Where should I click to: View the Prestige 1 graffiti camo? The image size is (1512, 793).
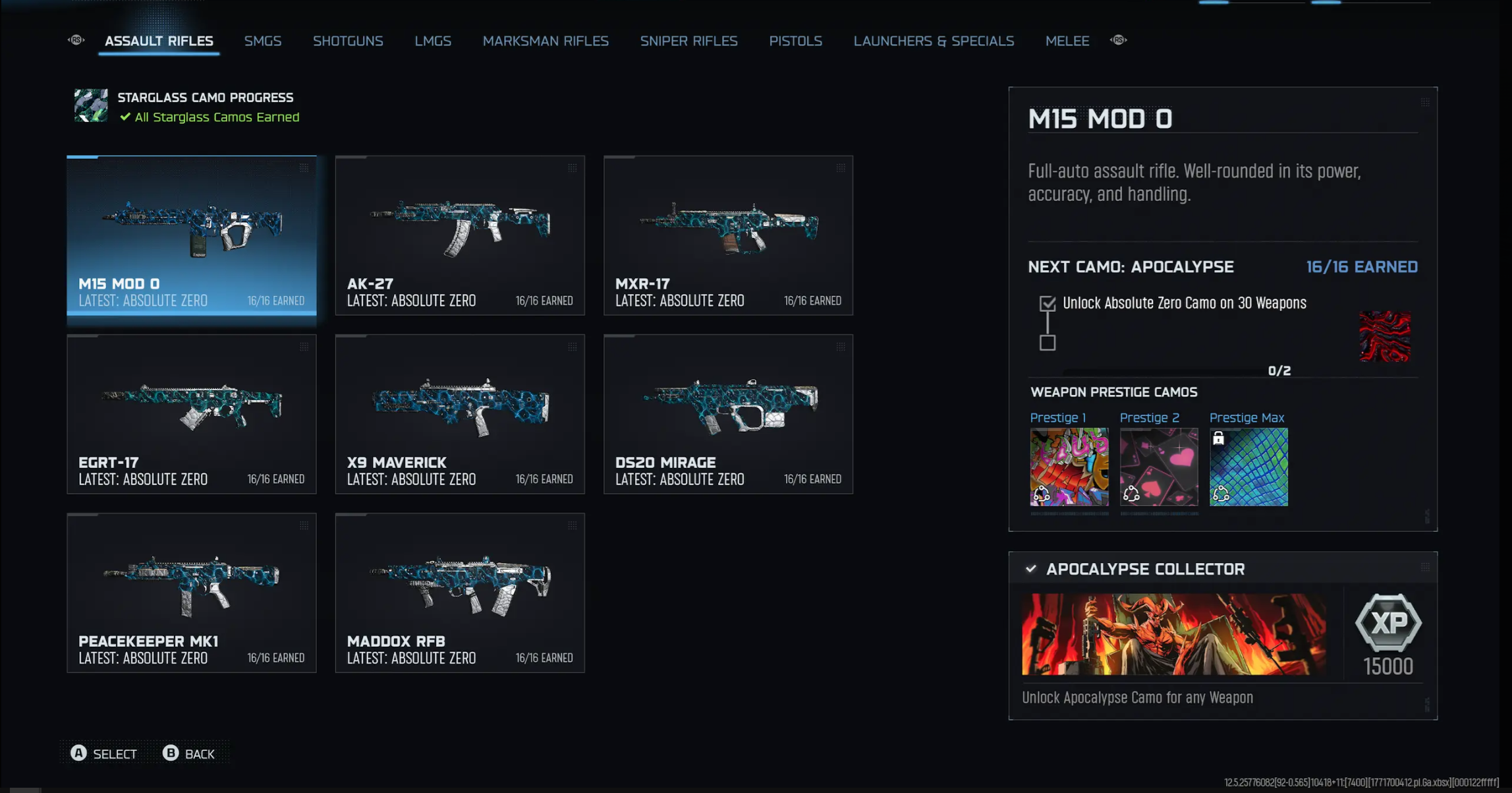pyautogui.click(x=1069, y=467)
